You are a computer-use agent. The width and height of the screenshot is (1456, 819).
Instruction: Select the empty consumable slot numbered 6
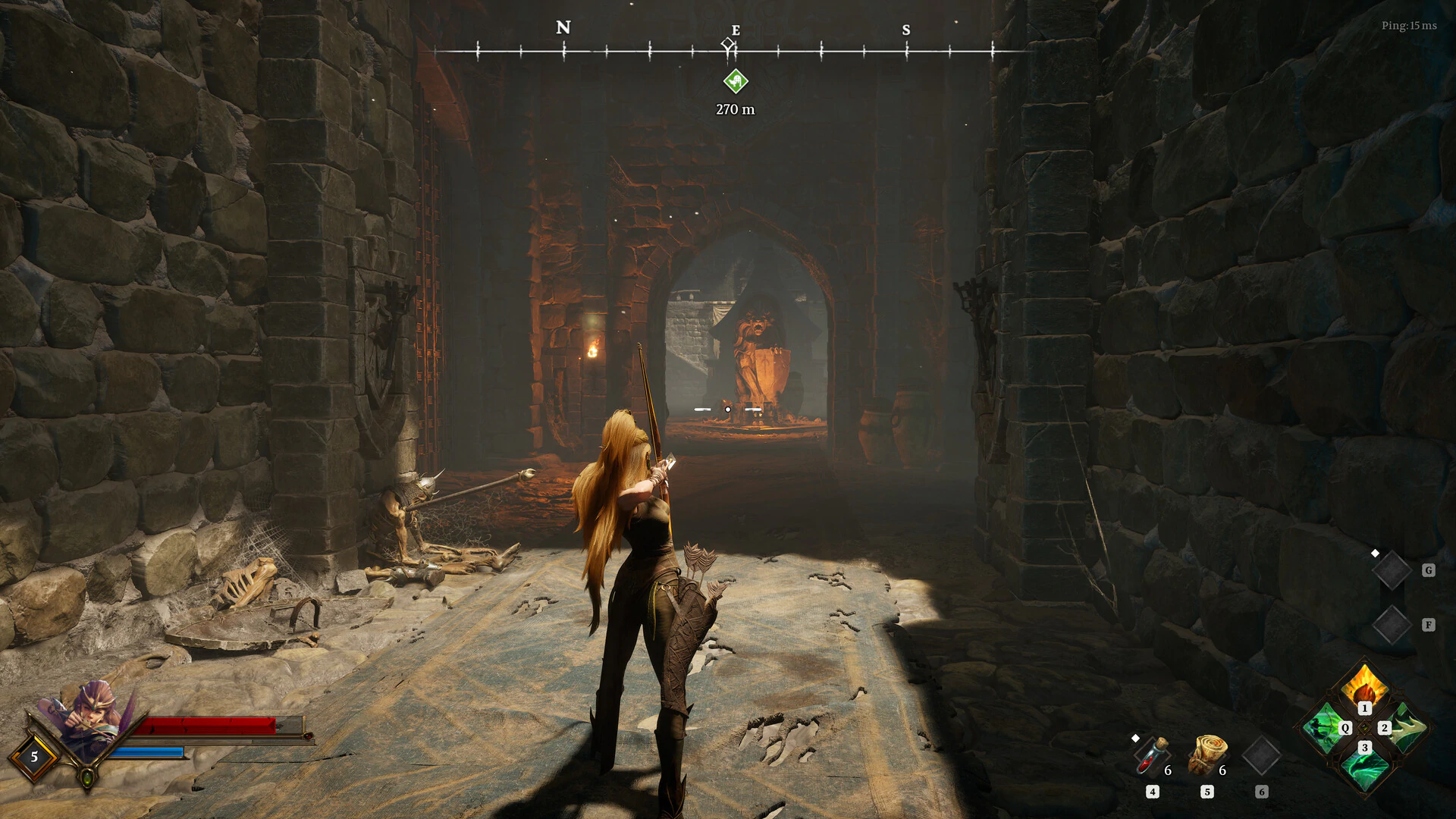(x=1262, y=755)
